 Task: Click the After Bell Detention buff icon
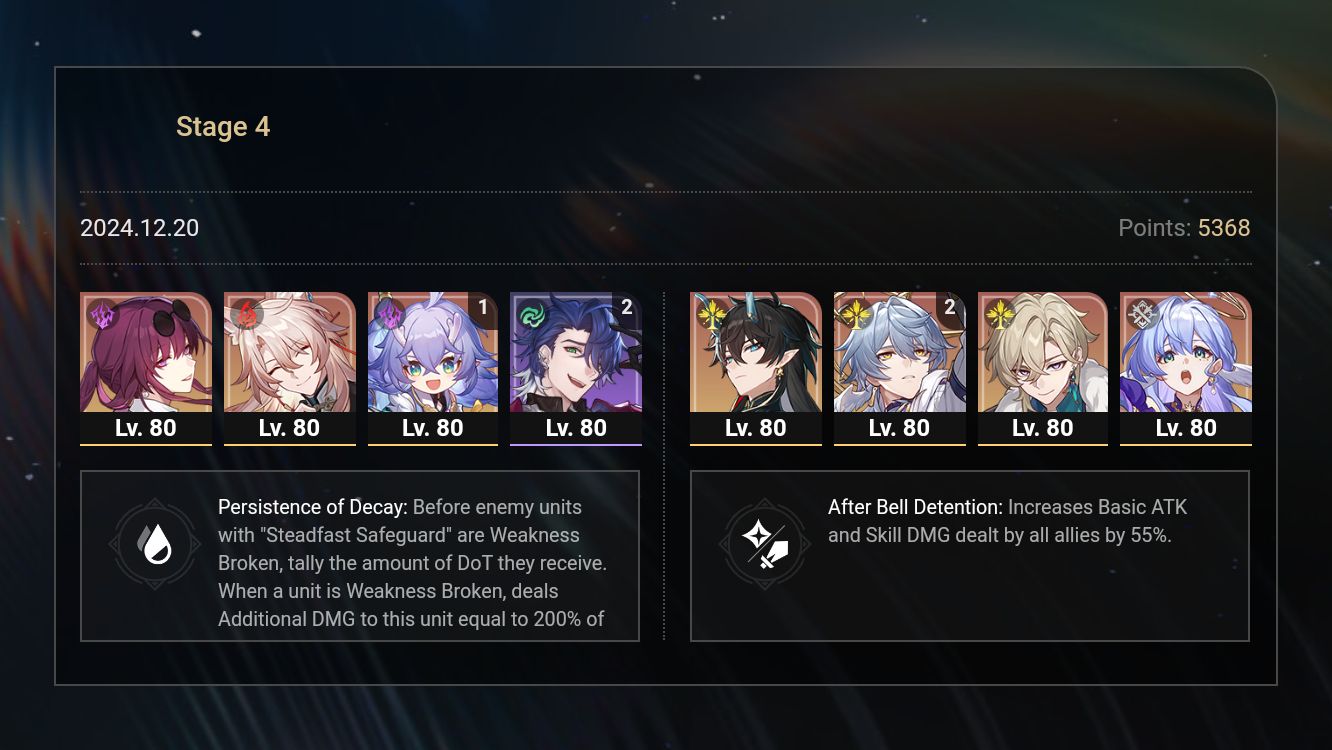[x=764, y=545]
